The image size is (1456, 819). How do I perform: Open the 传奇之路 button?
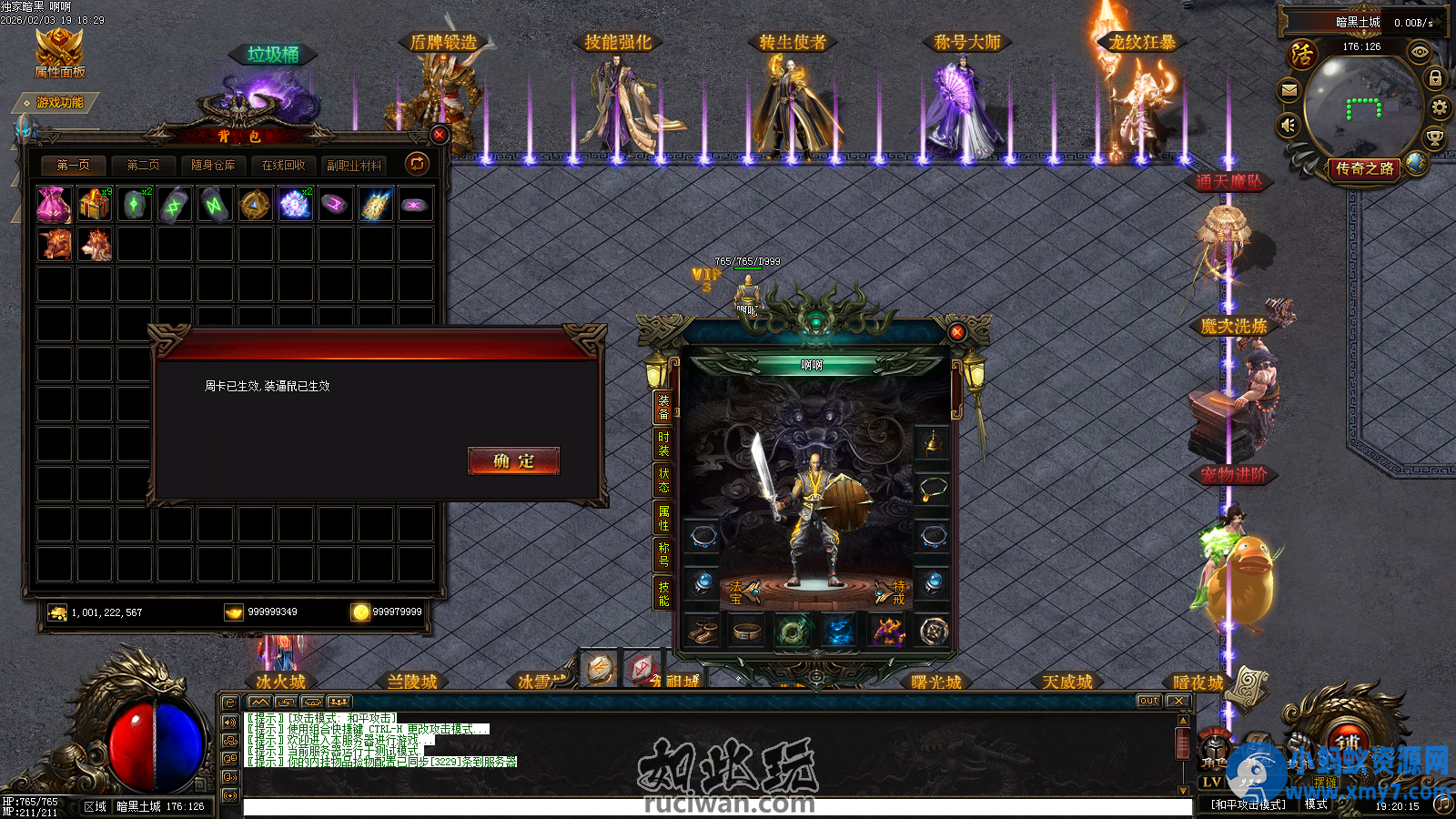click(x=1364, y=168)
